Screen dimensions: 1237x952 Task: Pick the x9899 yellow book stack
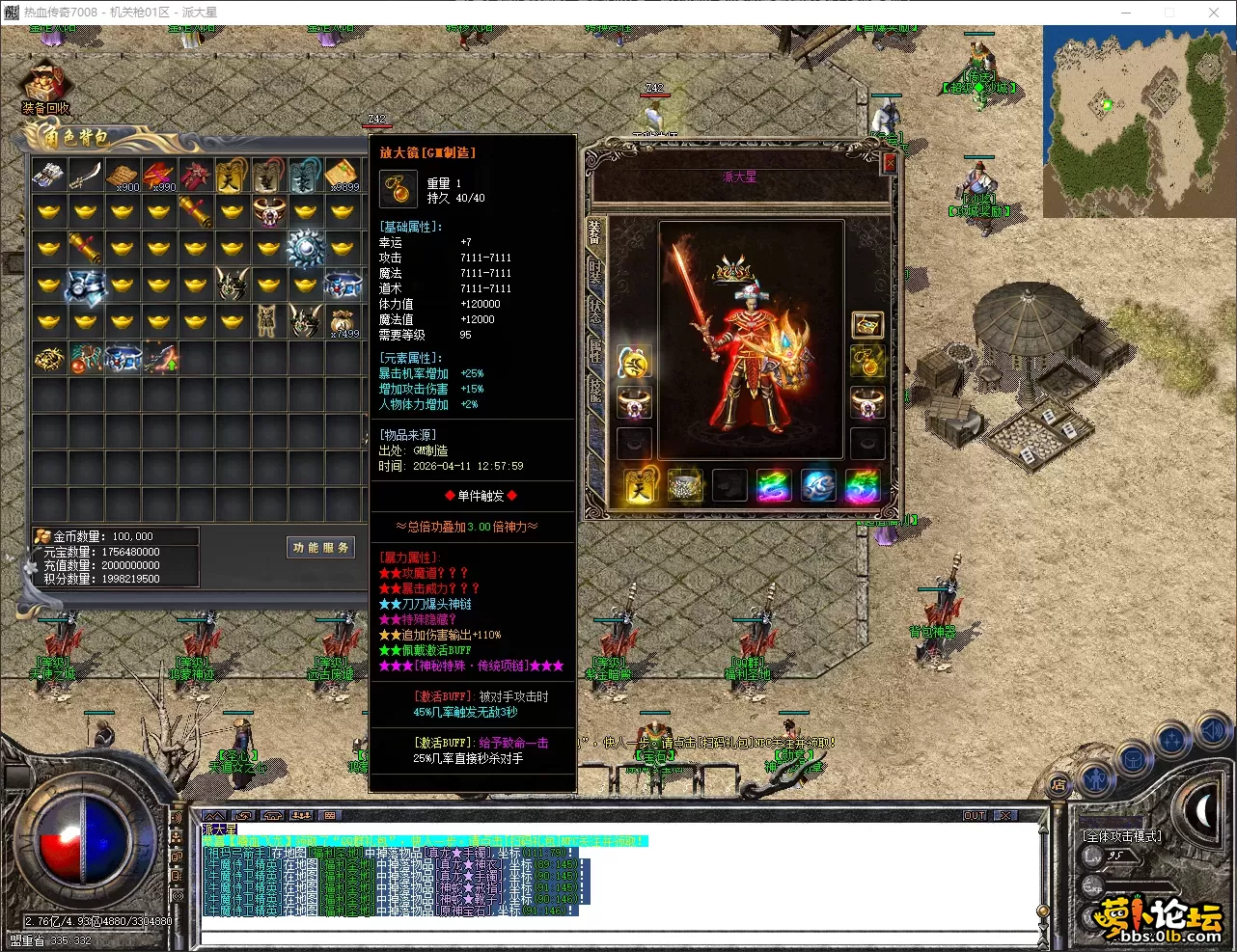click(343, 175)
